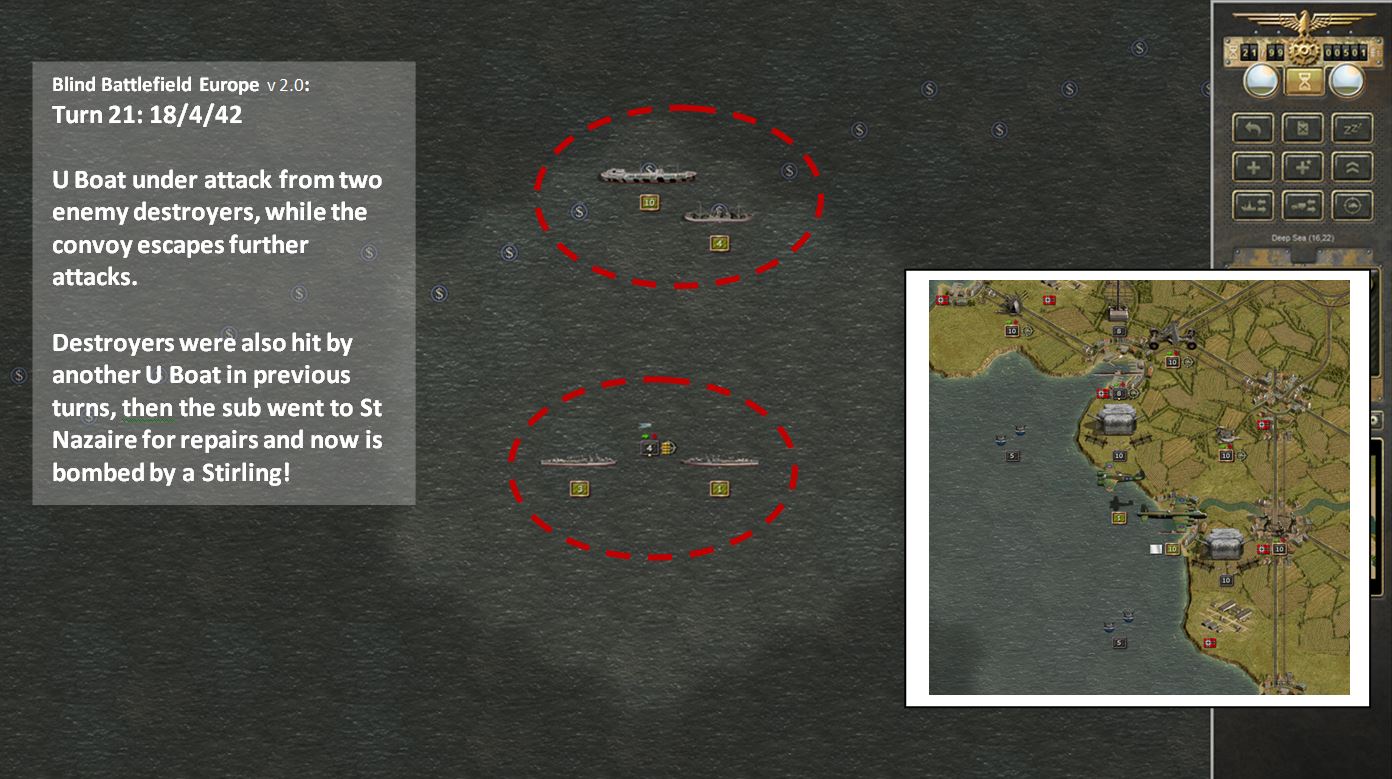
Task: Select the U-boat unit with strength 4
Action: [650, 450]
